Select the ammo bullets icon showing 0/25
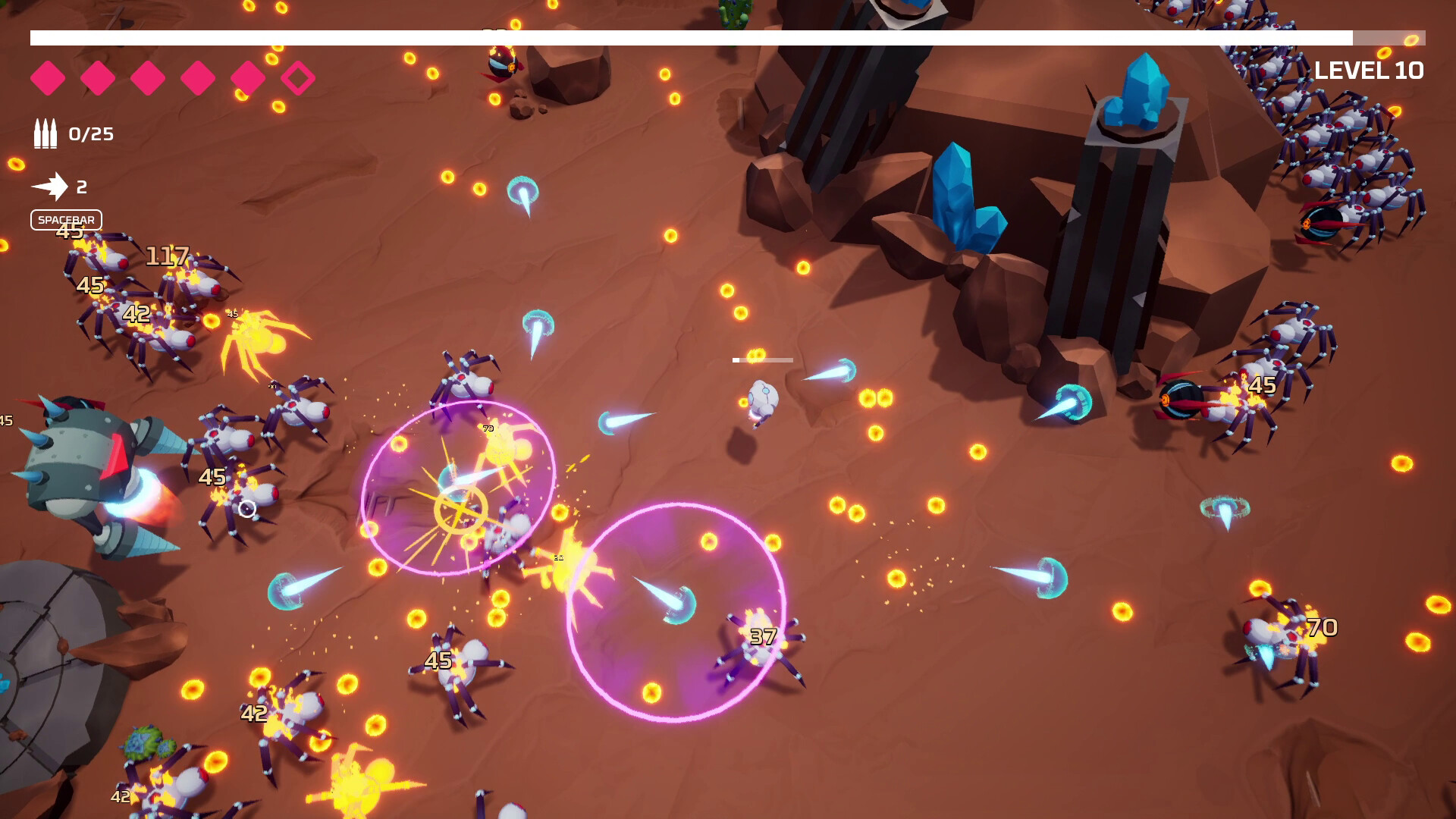 point(45,134)
